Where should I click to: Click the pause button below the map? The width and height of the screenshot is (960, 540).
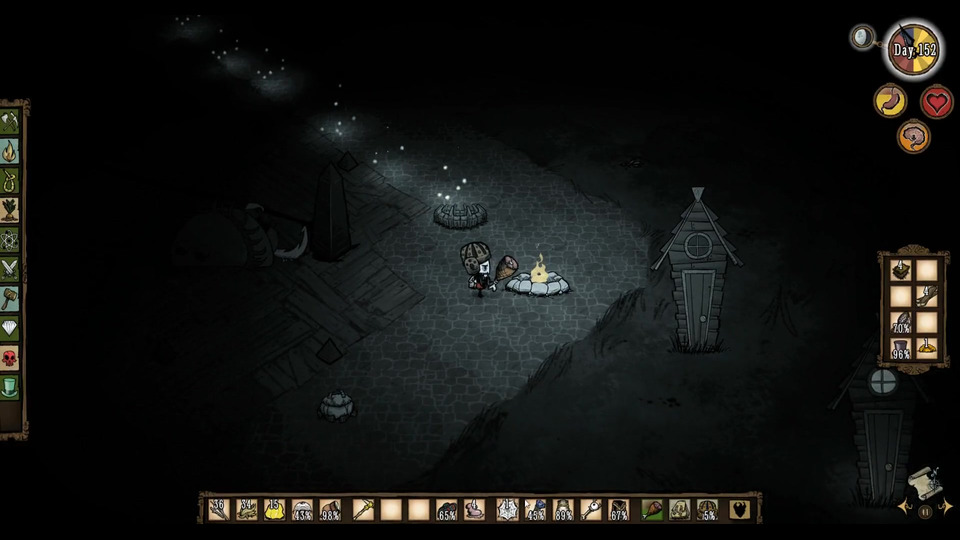[x=925, y=511]
